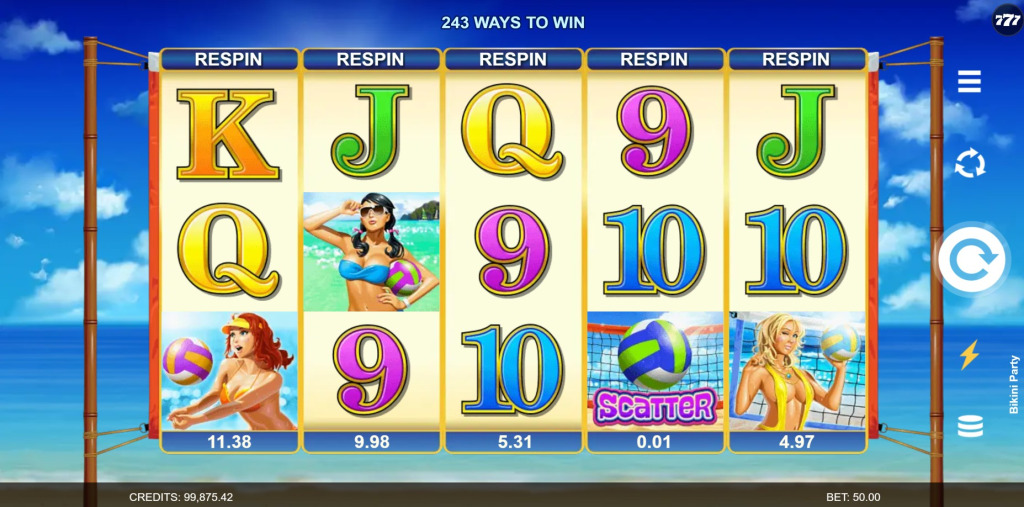Open the hamburger menu
This screenshot has width=1024, height=507.
pos(969,82)
